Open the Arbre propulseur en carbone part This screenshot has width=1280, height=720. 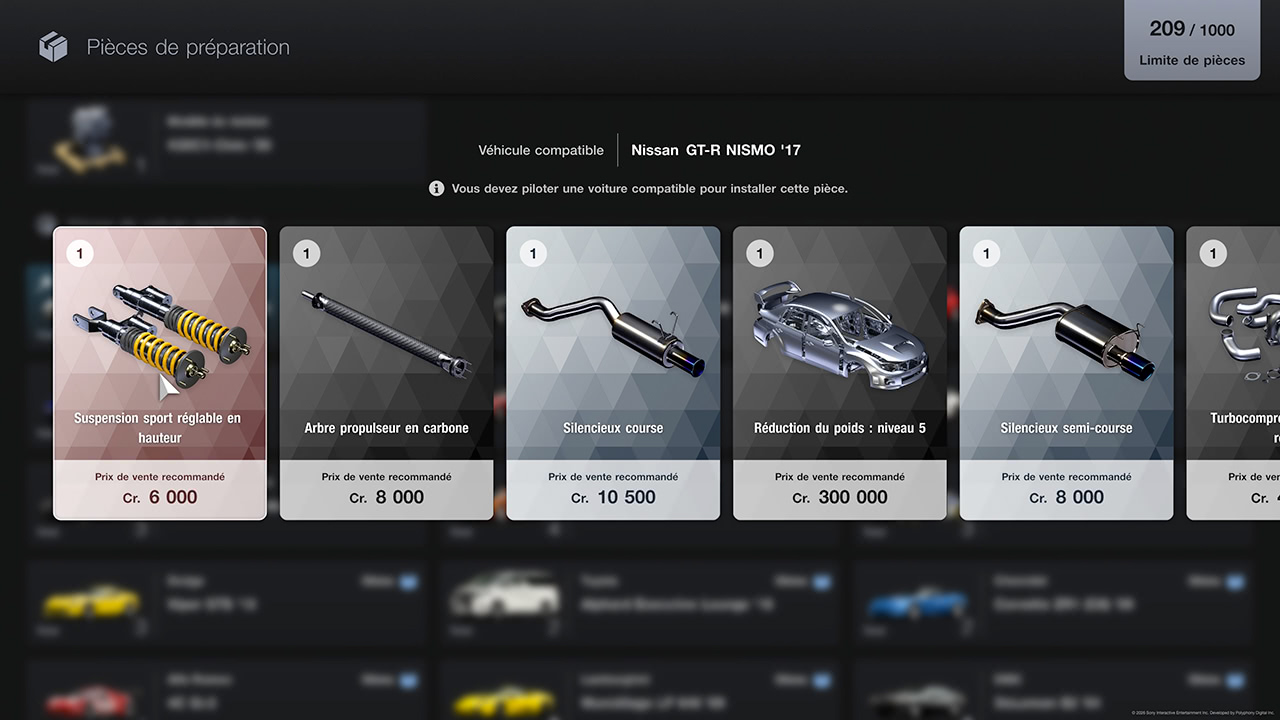point(386,373)
